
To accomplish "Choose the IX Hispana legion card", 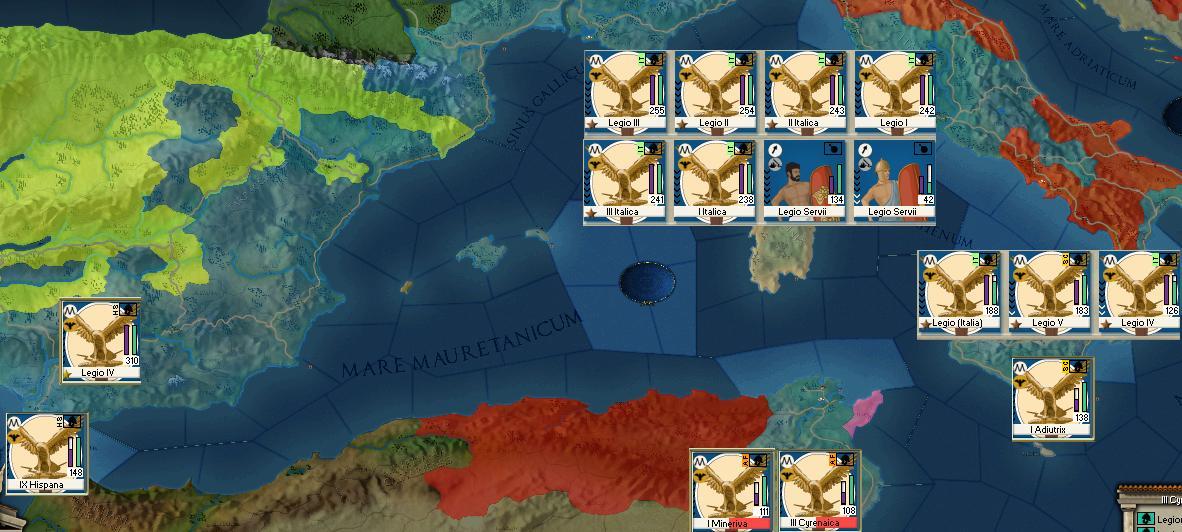I will point(46,455).
